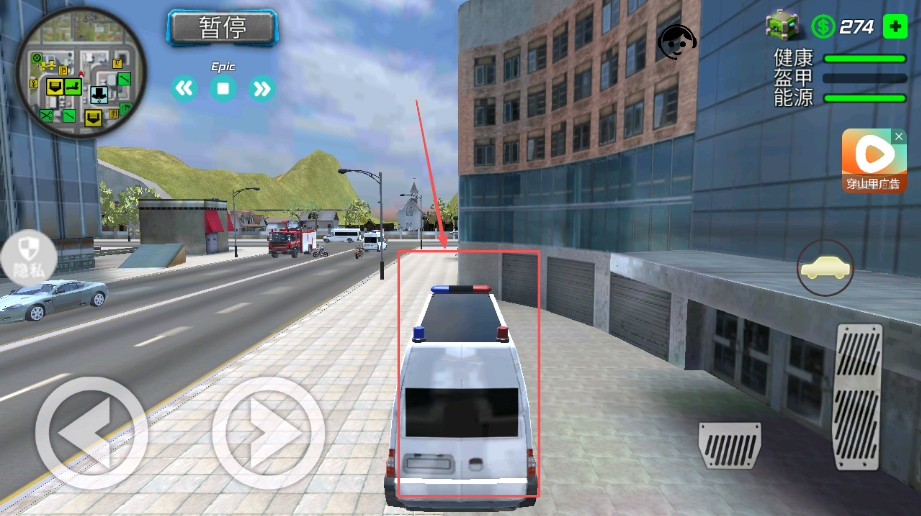
Task: Stop the Epic radio music
Action: point(223,89)
